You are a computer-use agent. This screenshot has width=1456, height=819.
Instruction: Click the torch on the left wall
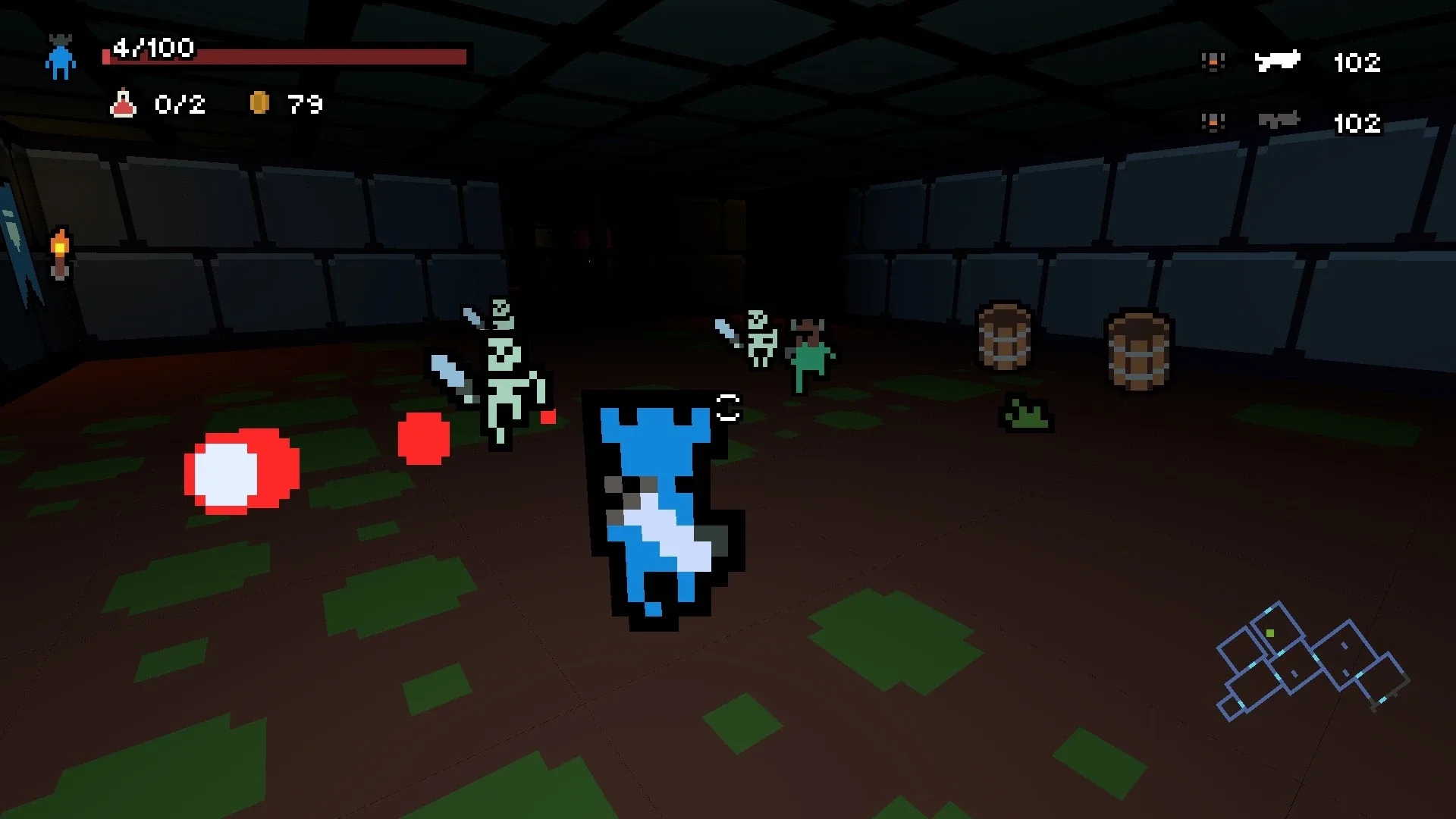pyautogui.click(x=59, y=249)
